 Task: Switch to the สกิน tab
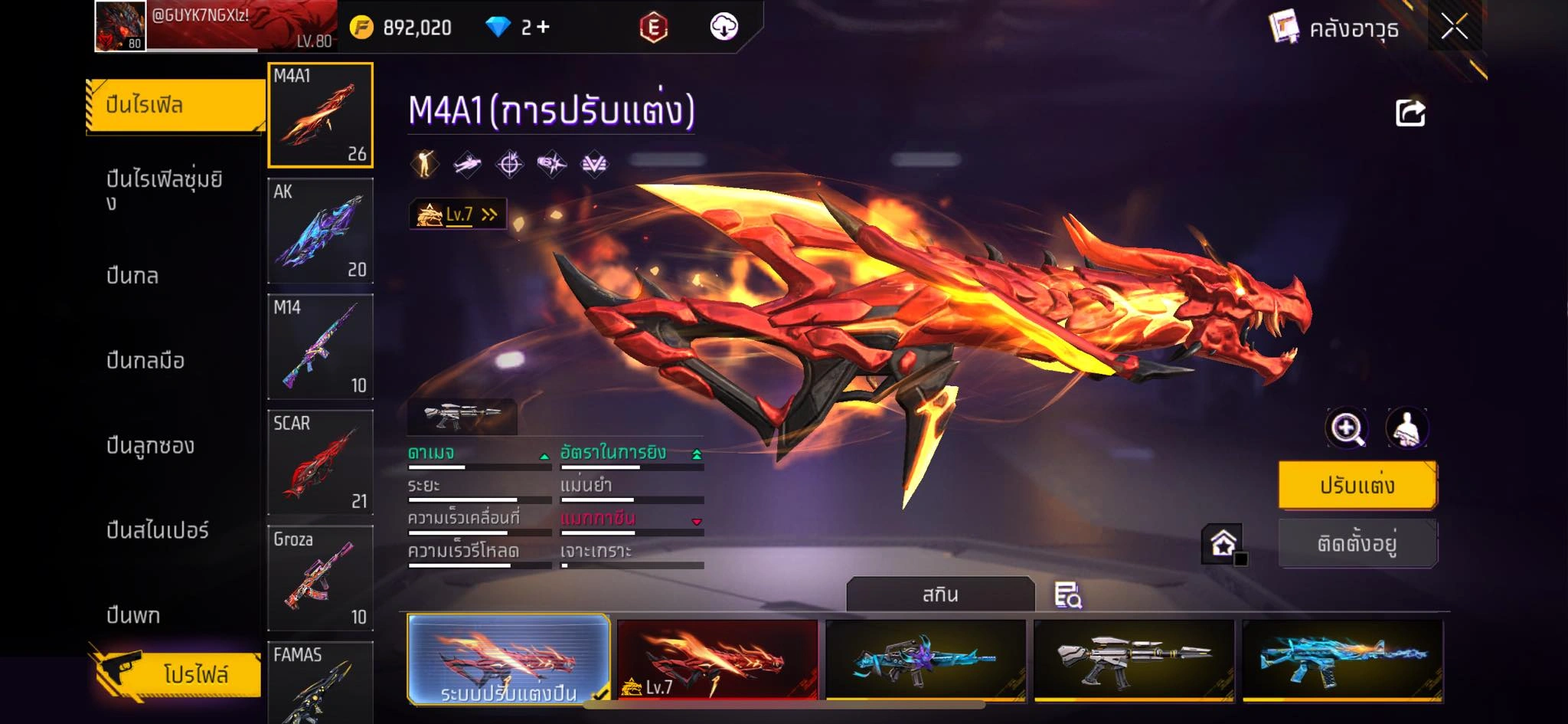(x=939, y=595)
